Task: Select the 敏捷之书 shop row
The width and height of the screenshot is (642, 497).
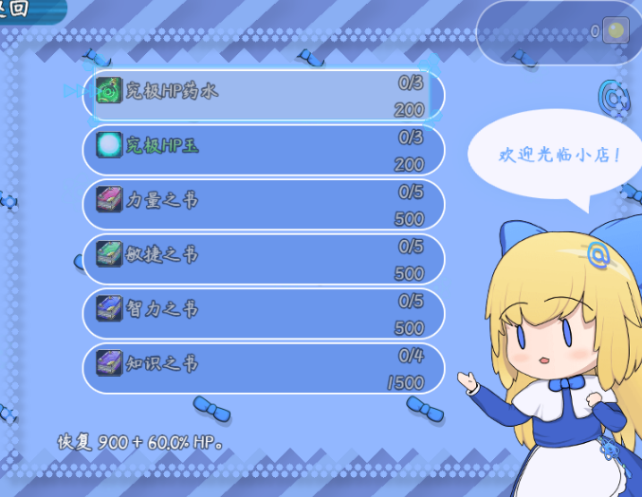Action: 264,258
